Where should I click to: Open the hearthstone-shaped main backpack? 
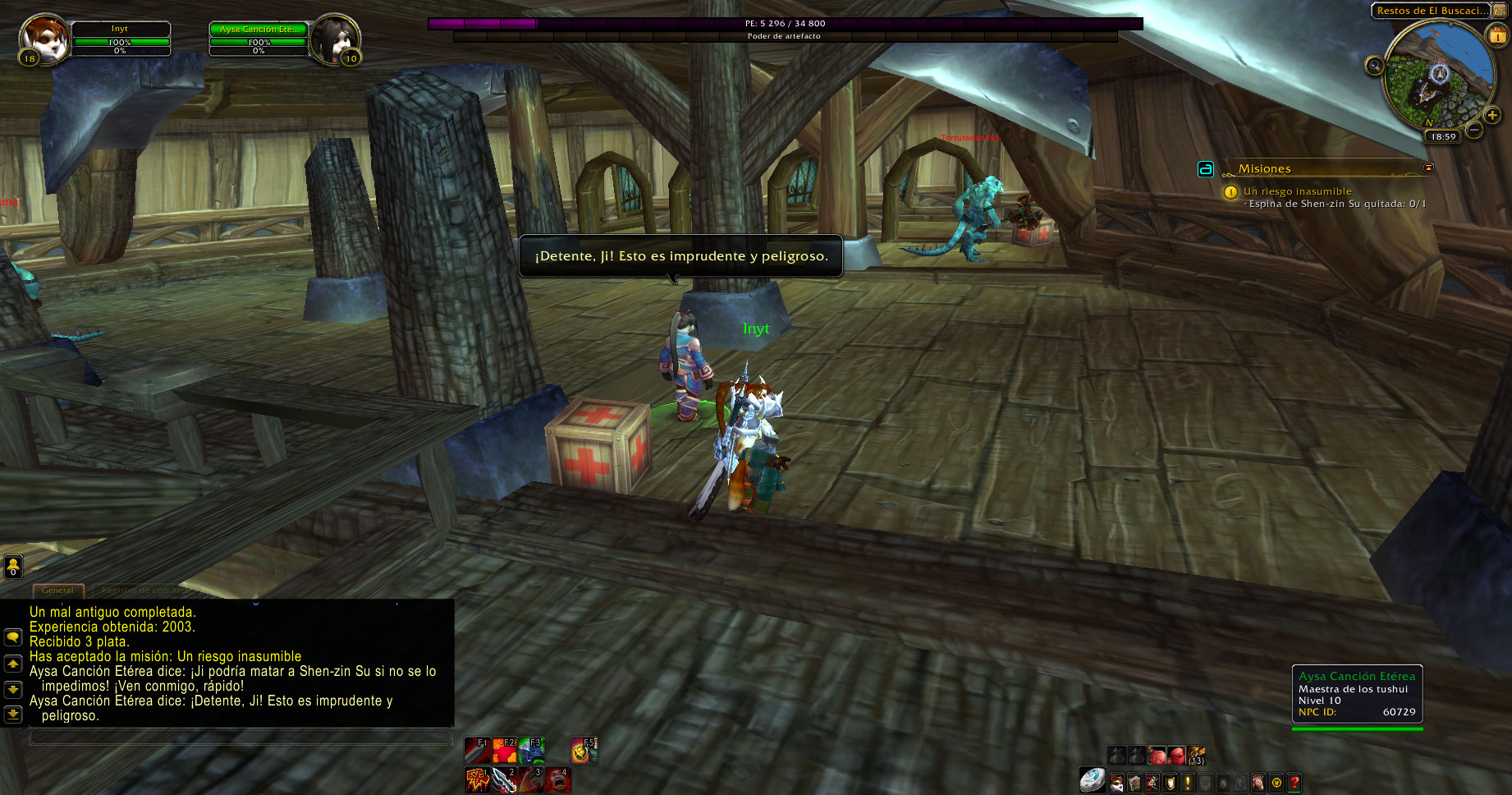pos(1092,780)
